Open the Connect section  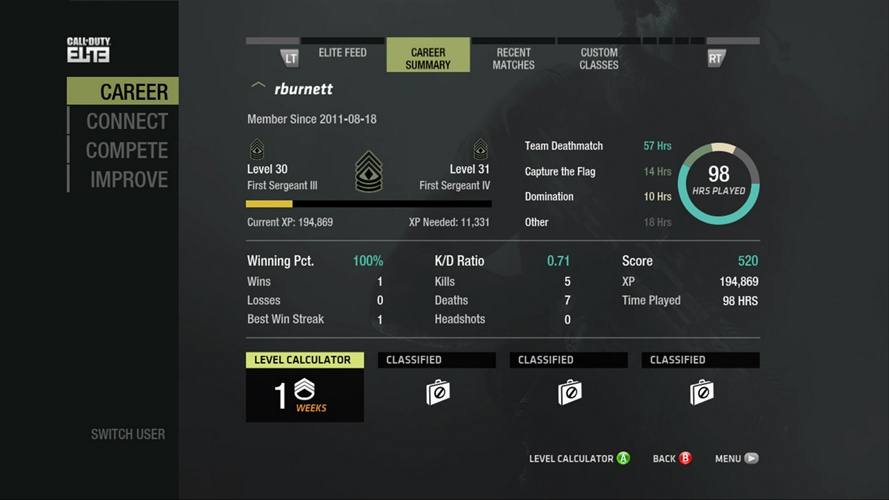click(127, 121)
